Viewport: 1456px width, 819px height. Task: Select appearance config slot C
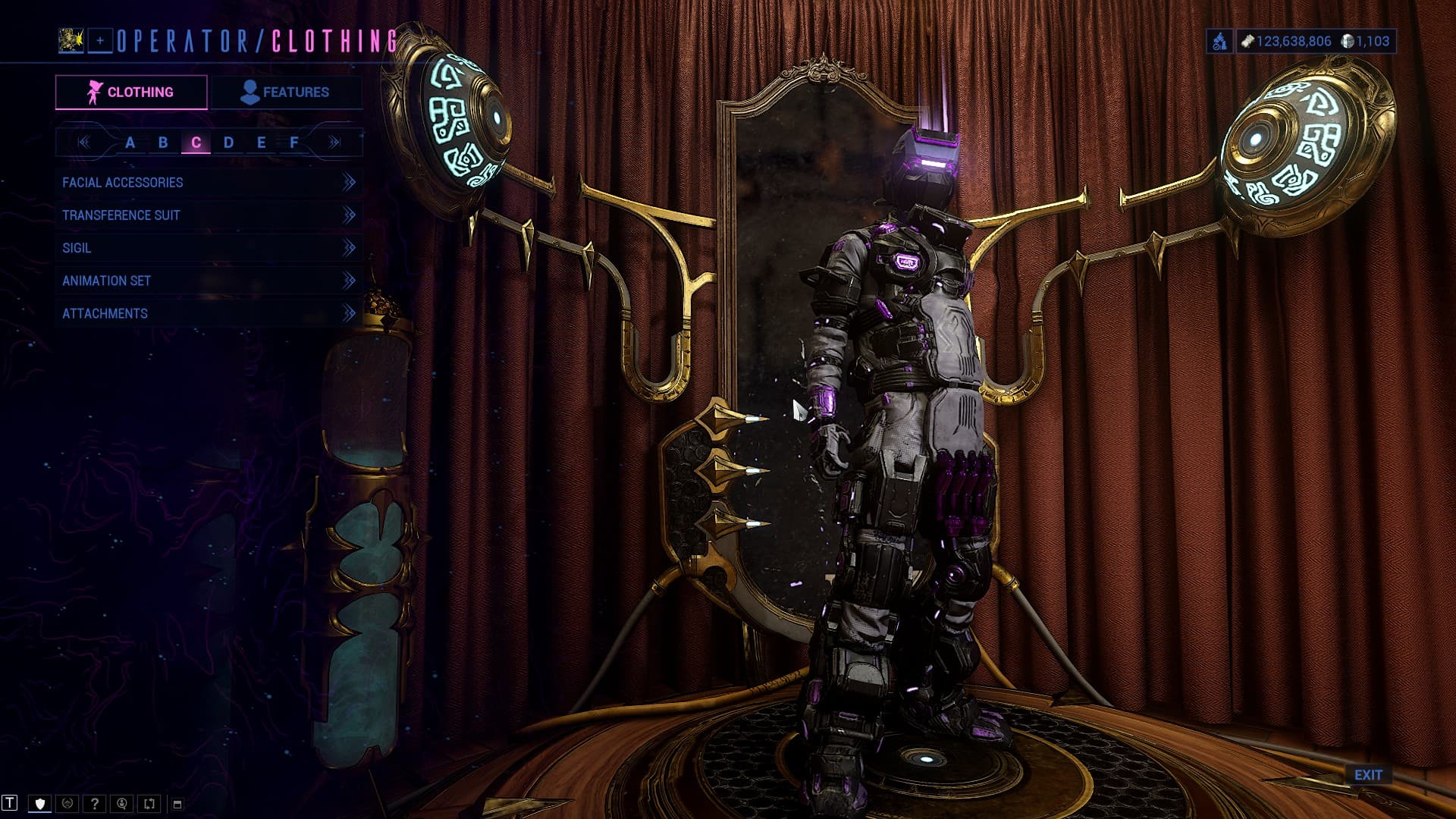click(x=196, y=143)
